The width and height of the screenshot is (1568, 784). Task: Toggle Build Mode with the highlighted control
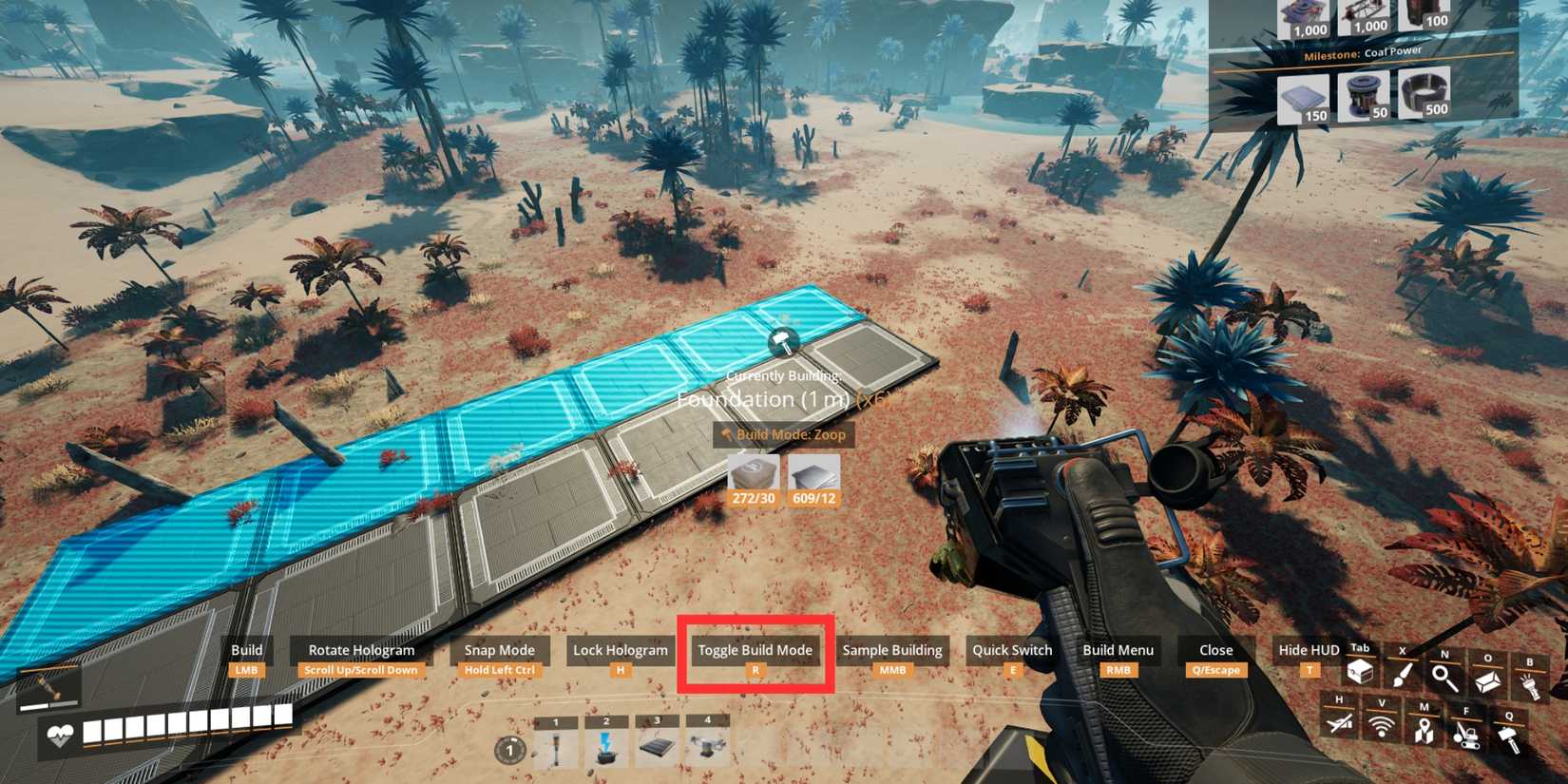754,650
